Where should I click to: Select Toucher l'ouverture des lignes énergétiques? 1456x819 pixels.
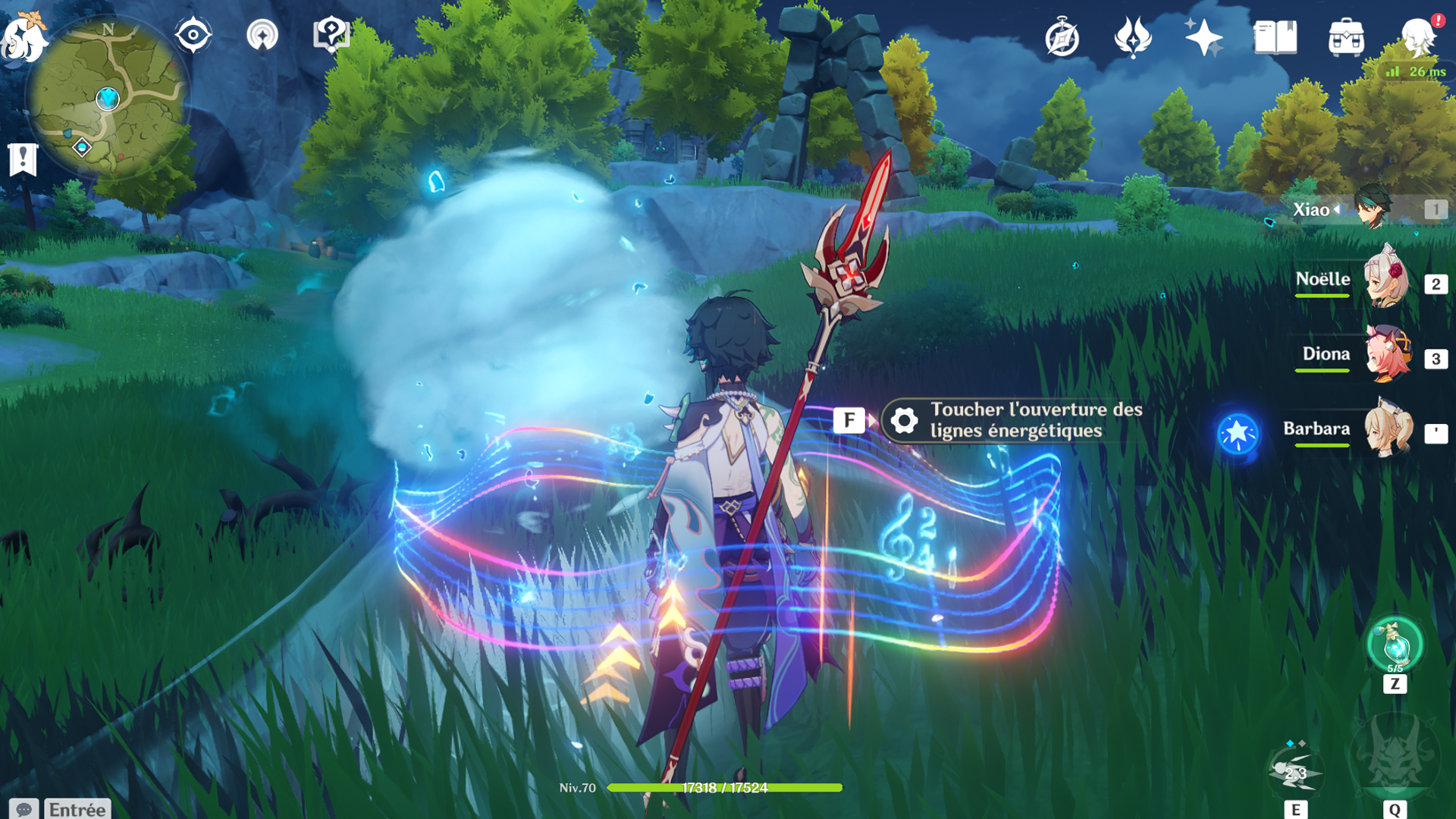1011,420
